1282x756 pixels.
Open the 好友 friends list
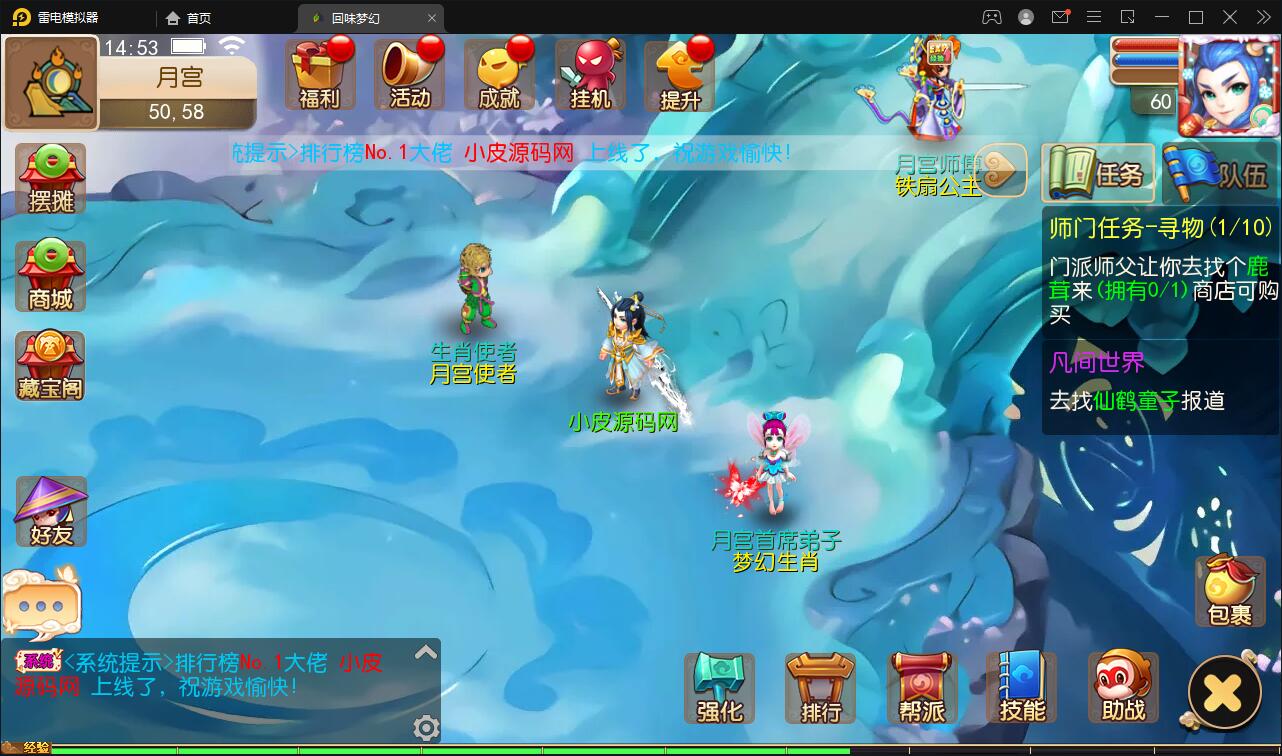click(50, 510)
